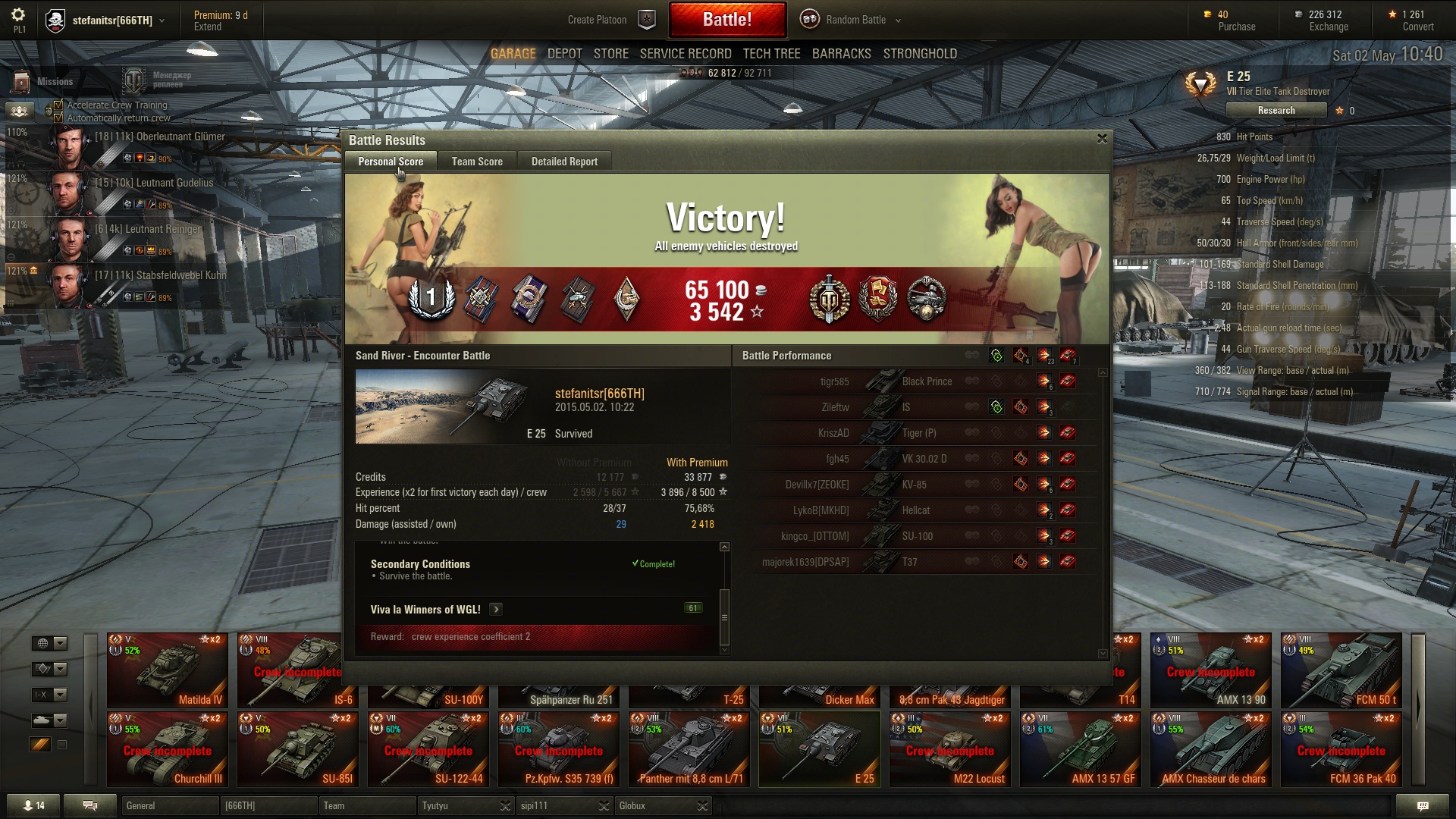Viewport: 1456px width, 819px height.
Task: Open the Missions panel
Action: click(44, 81)
